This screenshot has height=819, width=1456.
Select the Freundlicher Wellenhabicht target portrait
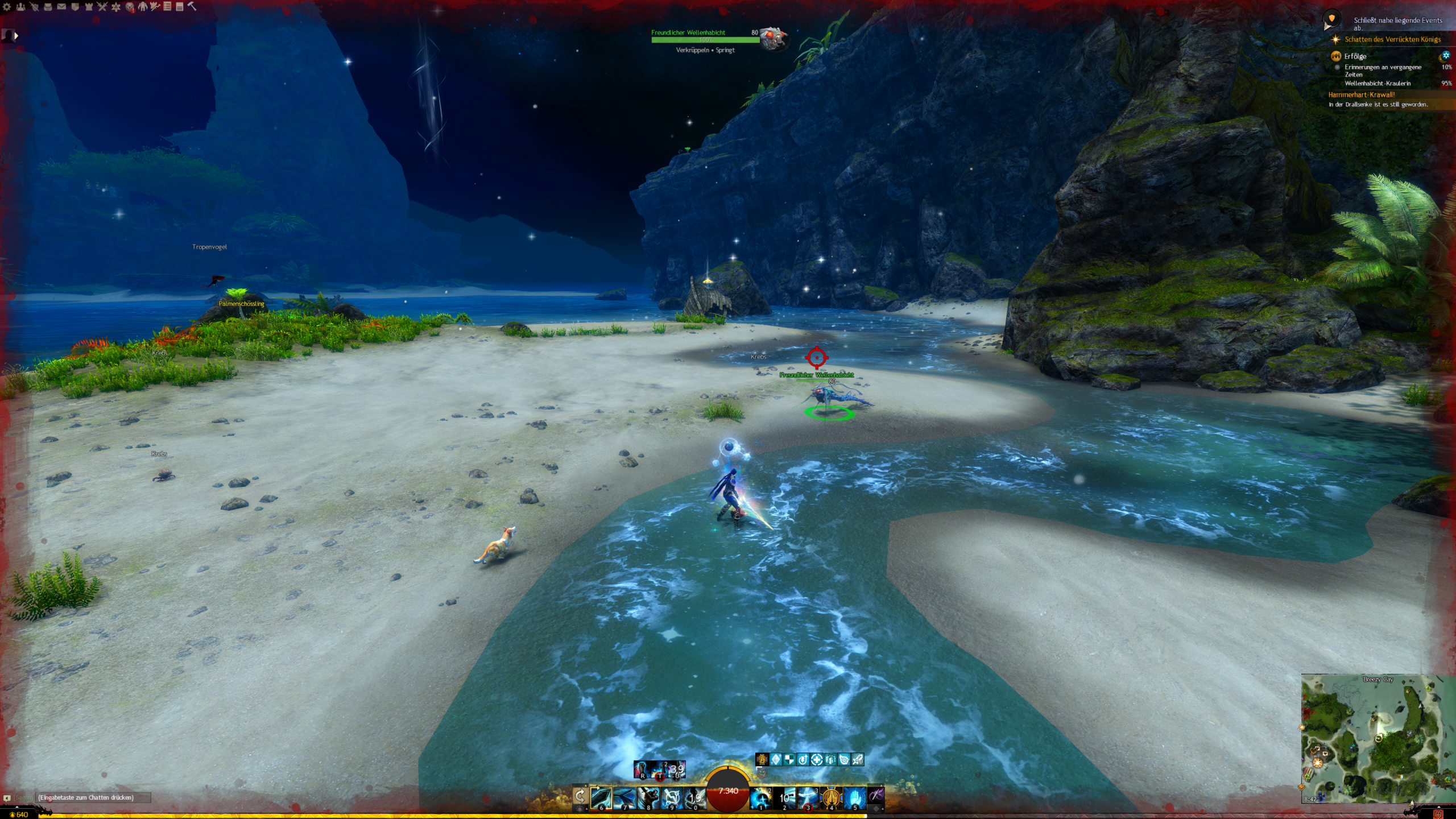click(x=772, y=38)
